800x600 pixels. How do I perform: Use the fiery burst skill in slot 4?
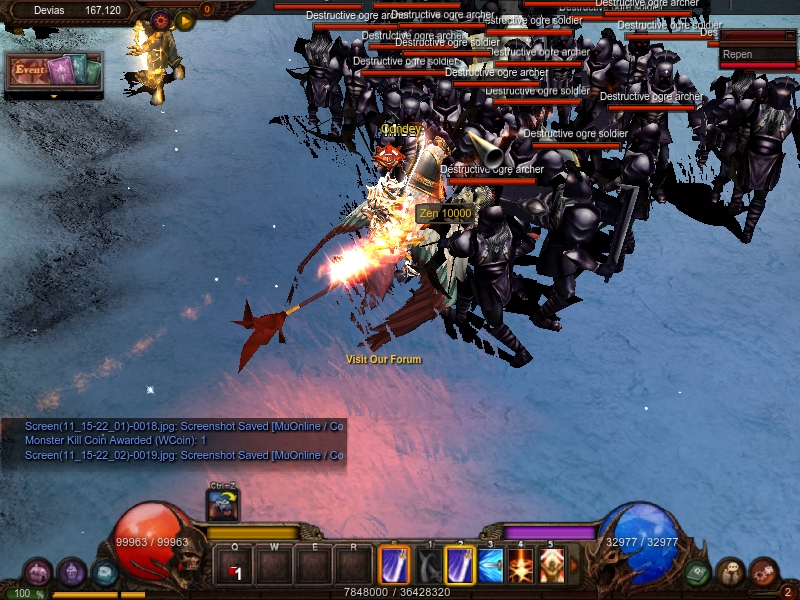point(521,566)
